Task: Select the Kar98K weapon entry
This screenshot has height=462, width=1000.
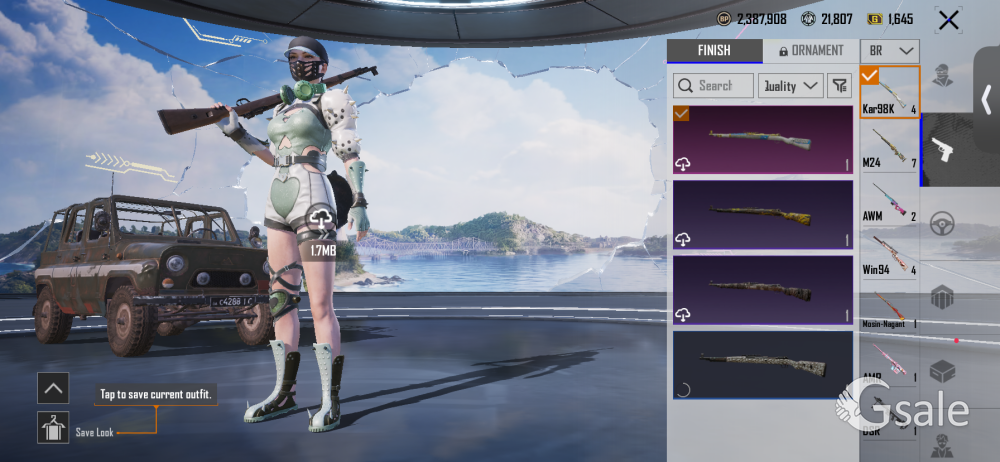Action: pyautogui.click(x=890, y=91)
